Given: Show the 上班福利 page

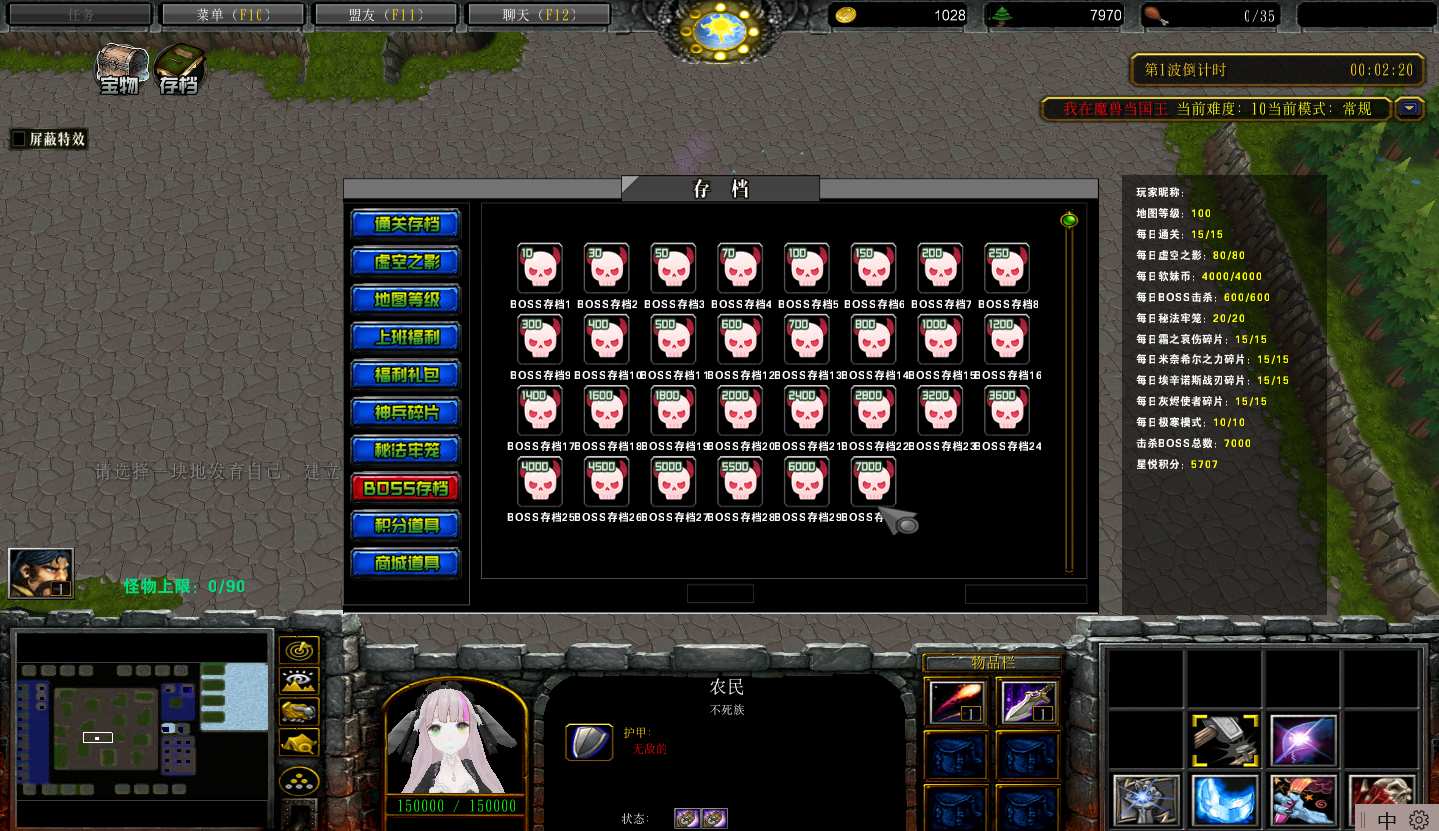Looking at the screenshot, I should coord(405,337).
